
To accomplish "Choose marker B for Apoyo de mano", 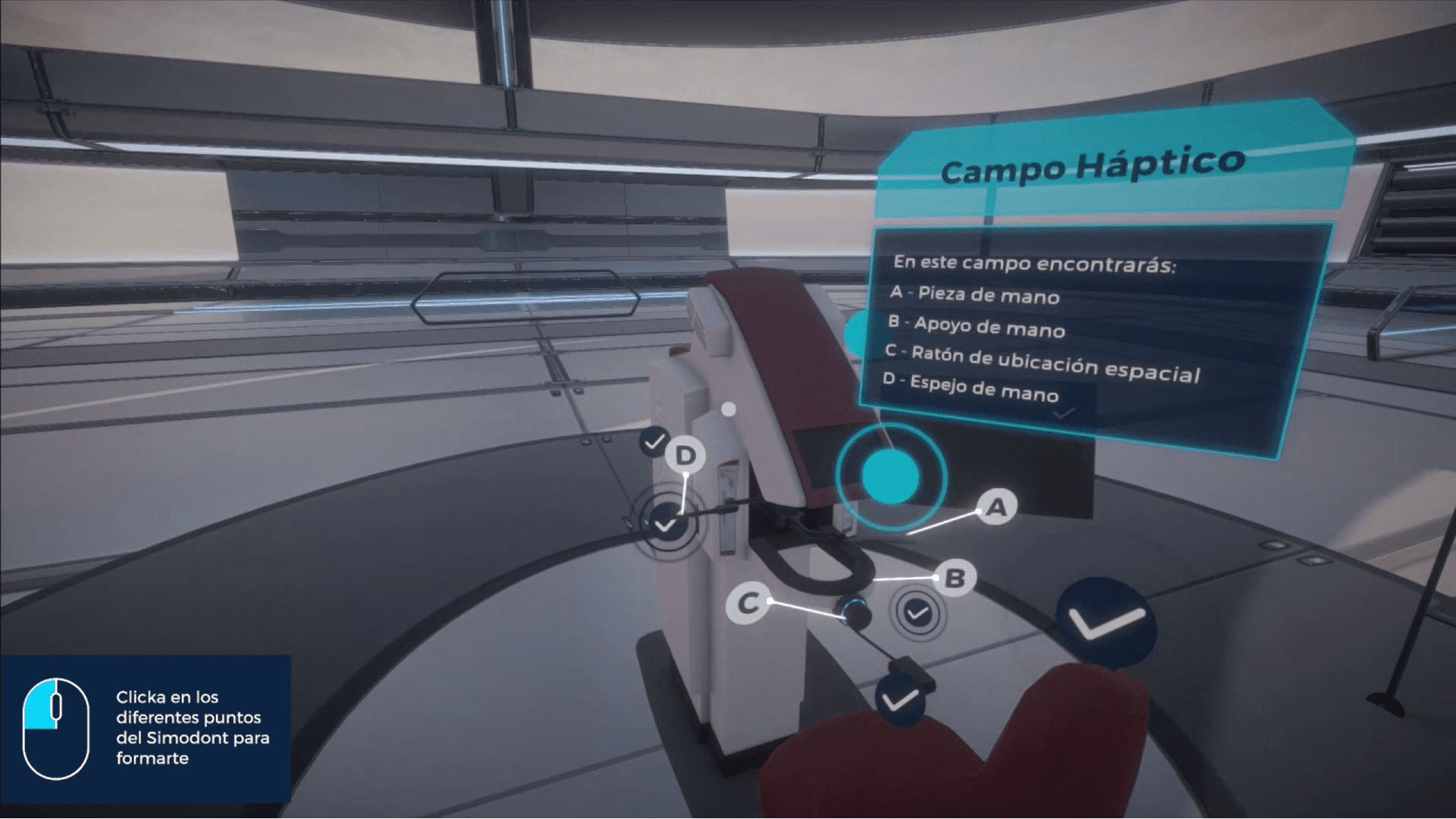I will pos(955,579).
